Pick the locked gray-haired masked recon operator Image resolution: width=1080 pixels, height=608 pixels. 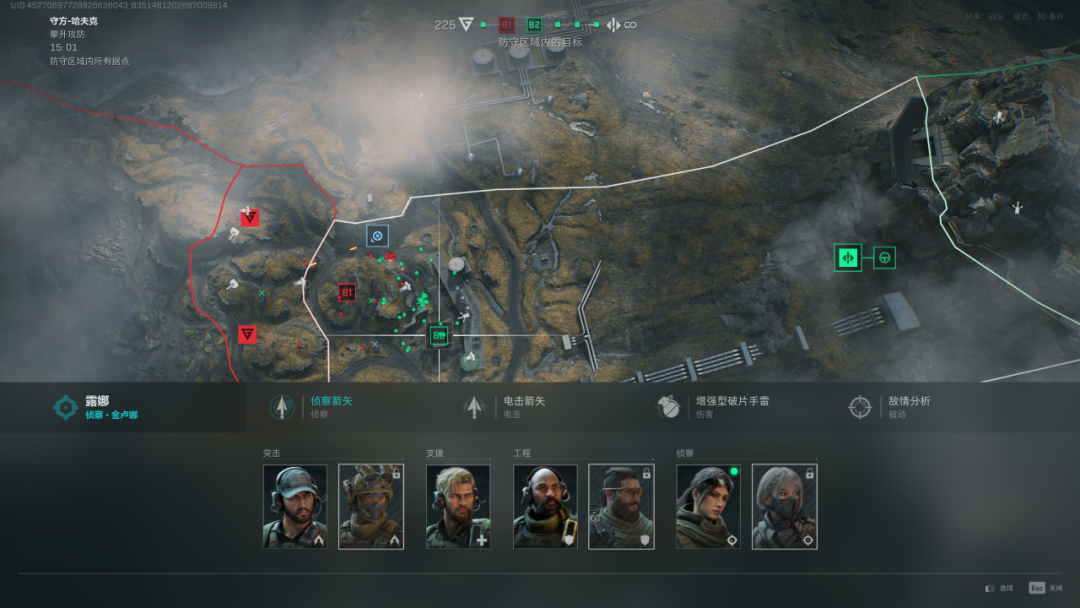tap(785, 506)
